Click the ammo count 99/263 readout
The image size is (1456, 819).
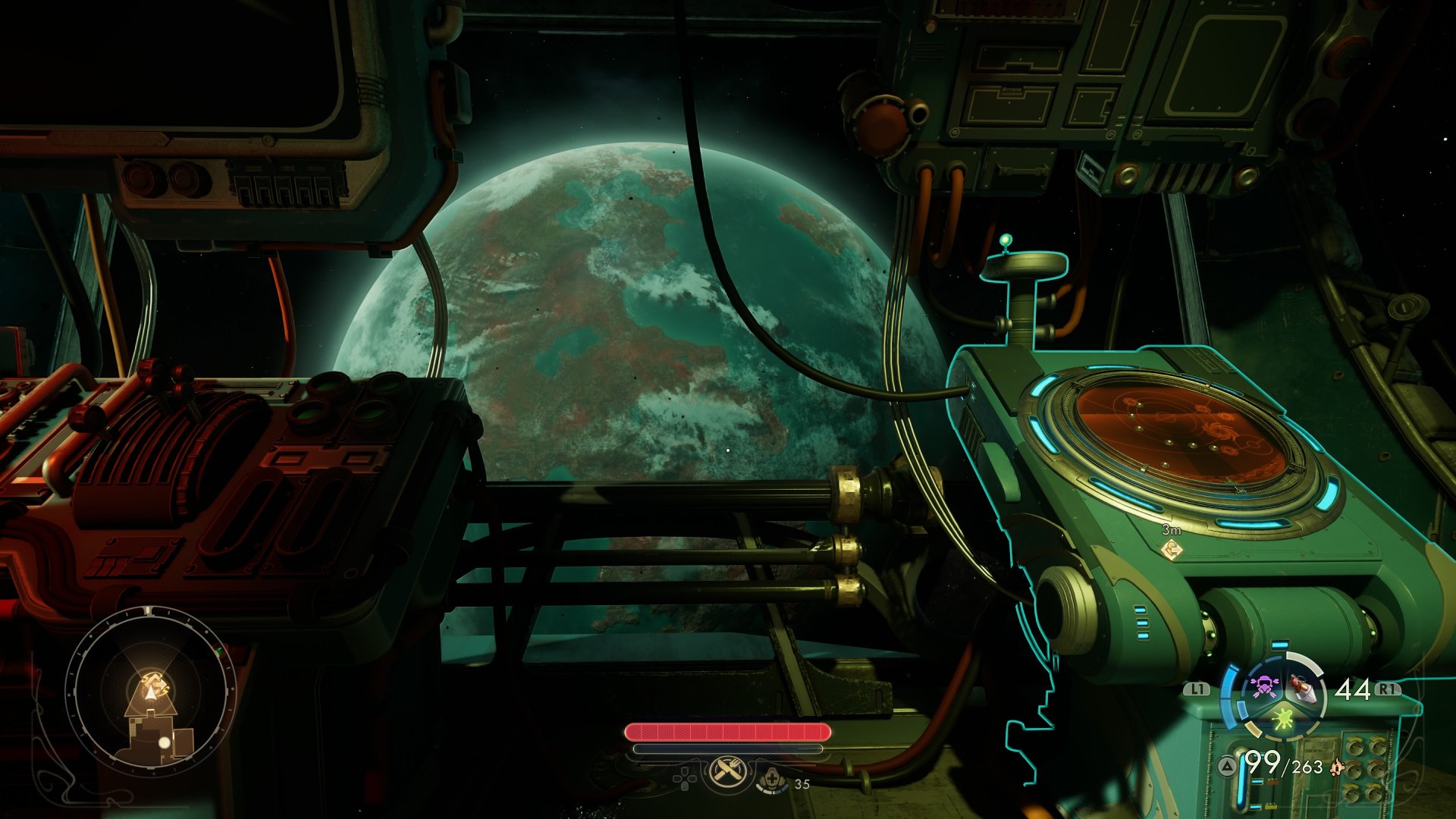[1284, 765]
